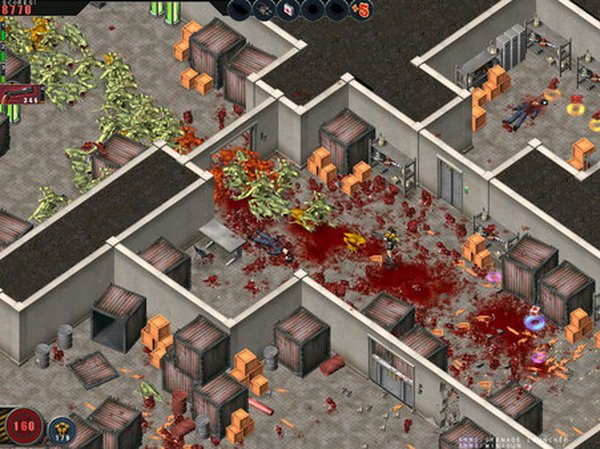Select the equipped weapon icon with ammo
This screenshot has height=449, width=600.
(x=20, y=93)
